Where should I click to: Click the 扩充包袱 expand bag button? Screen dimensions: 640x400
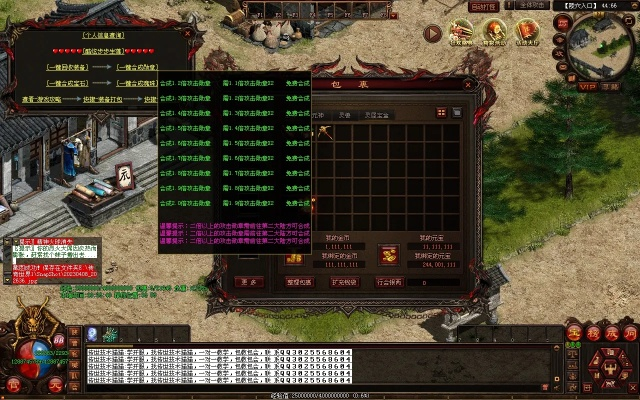[346, 282]
